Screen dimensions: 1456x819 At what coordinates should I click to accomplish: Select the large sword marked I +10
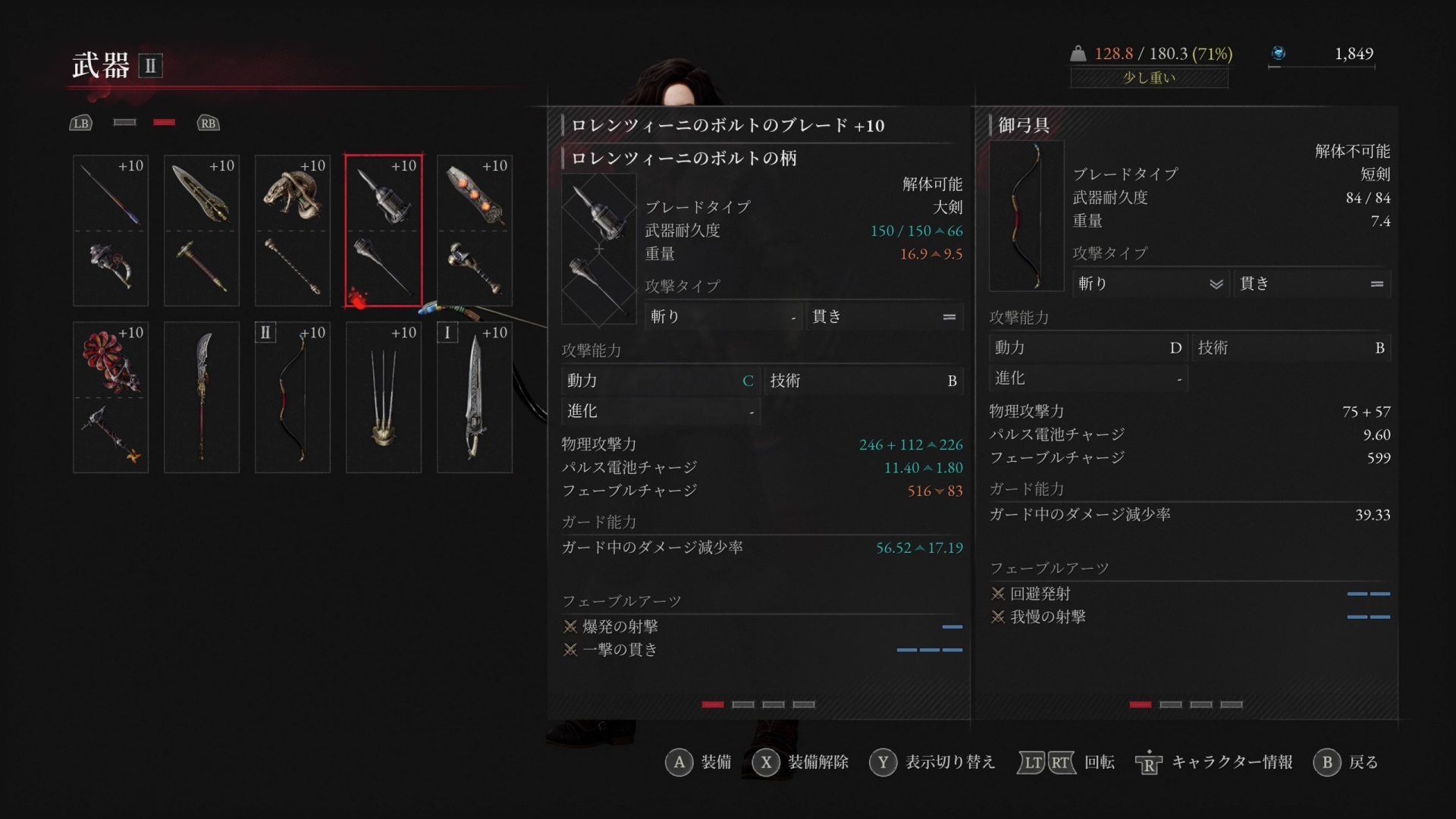coord(474,397)
